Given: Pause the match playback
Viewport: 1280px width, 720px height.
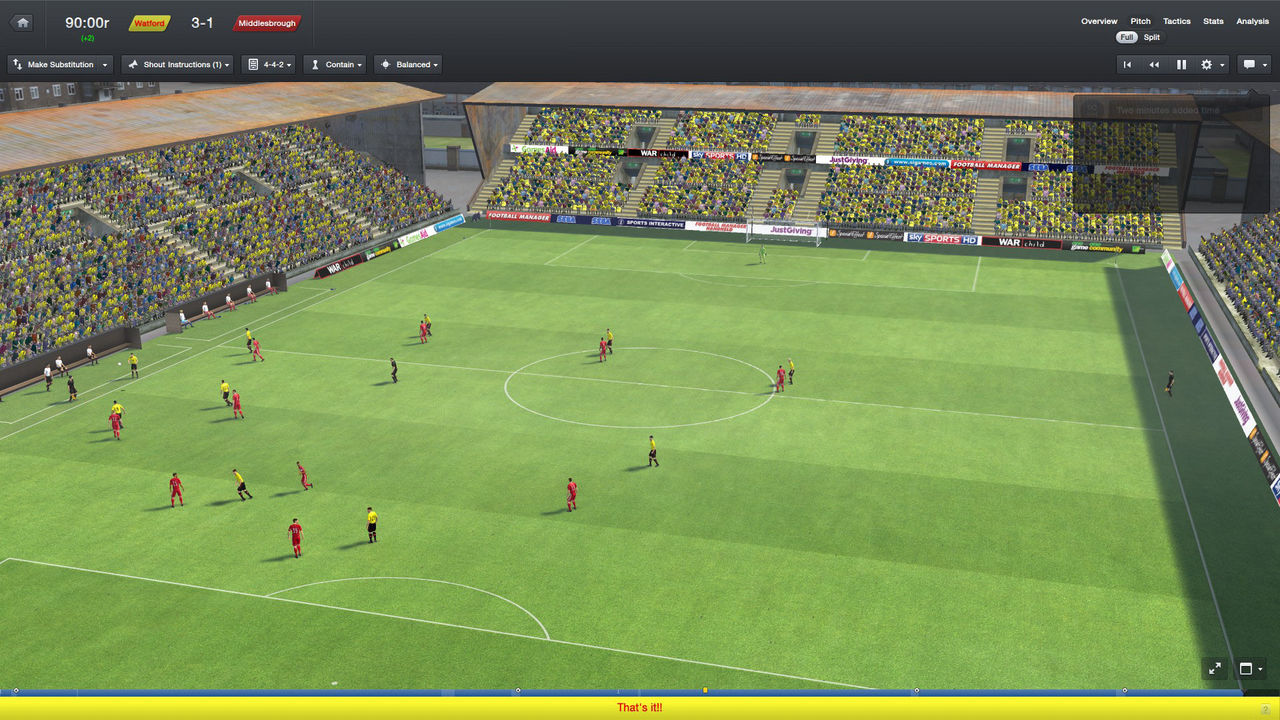Looking at the screenshot, I should pos(1181,64).
